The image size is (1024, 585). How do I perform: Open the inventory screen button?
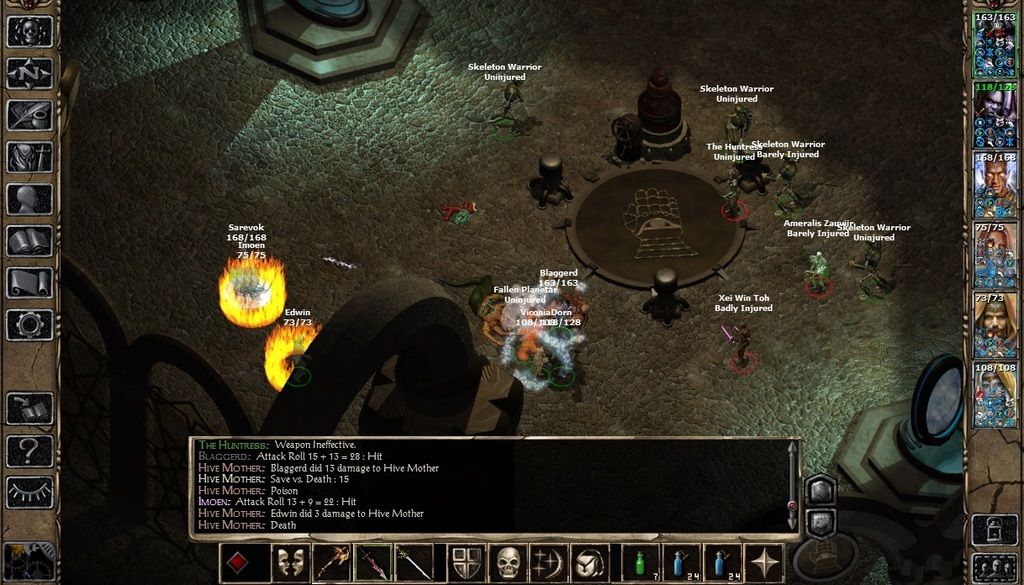[30, 157]
